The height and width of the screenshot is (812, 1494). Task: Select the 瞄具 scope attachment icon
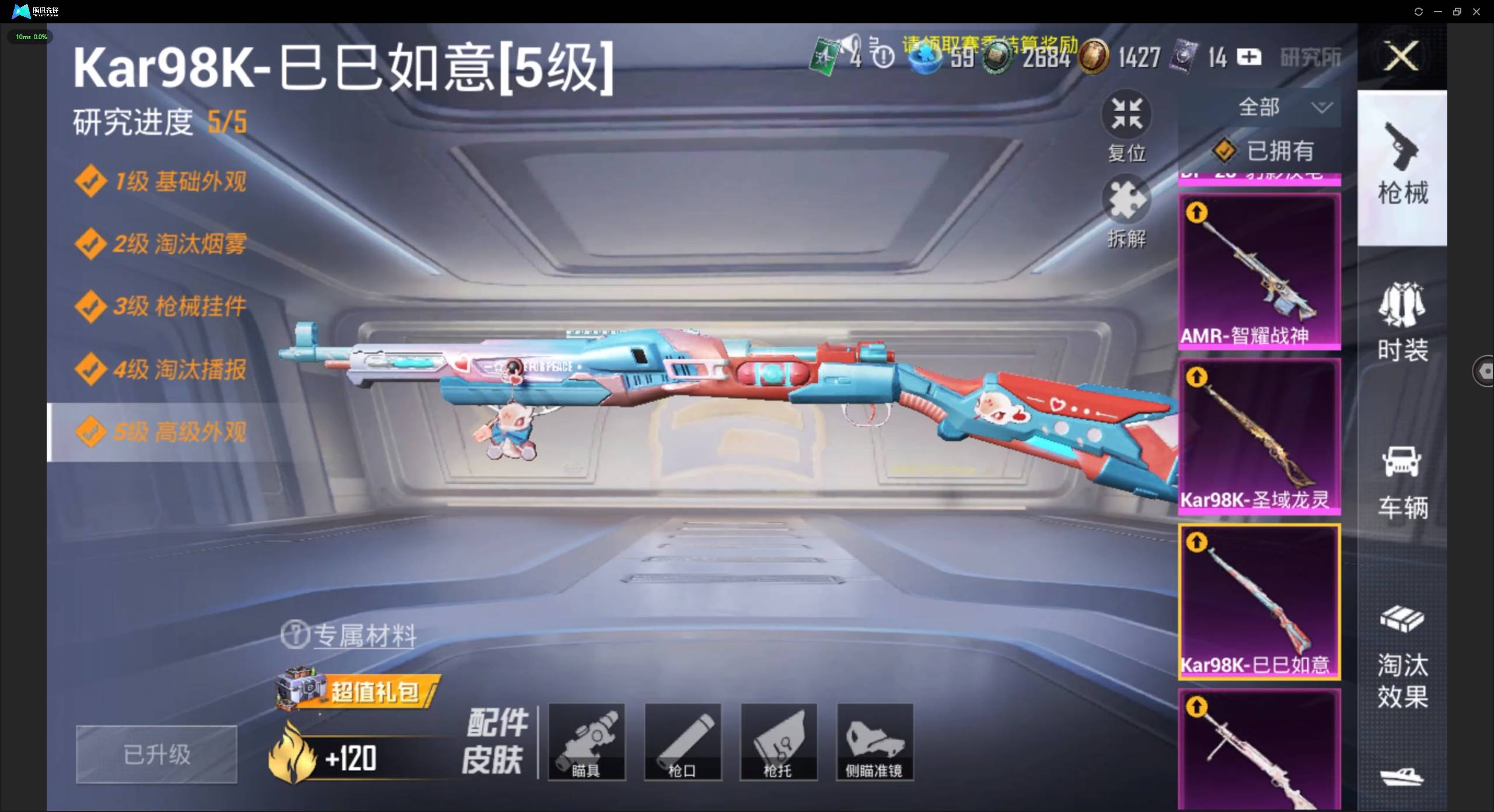[587, 742]
